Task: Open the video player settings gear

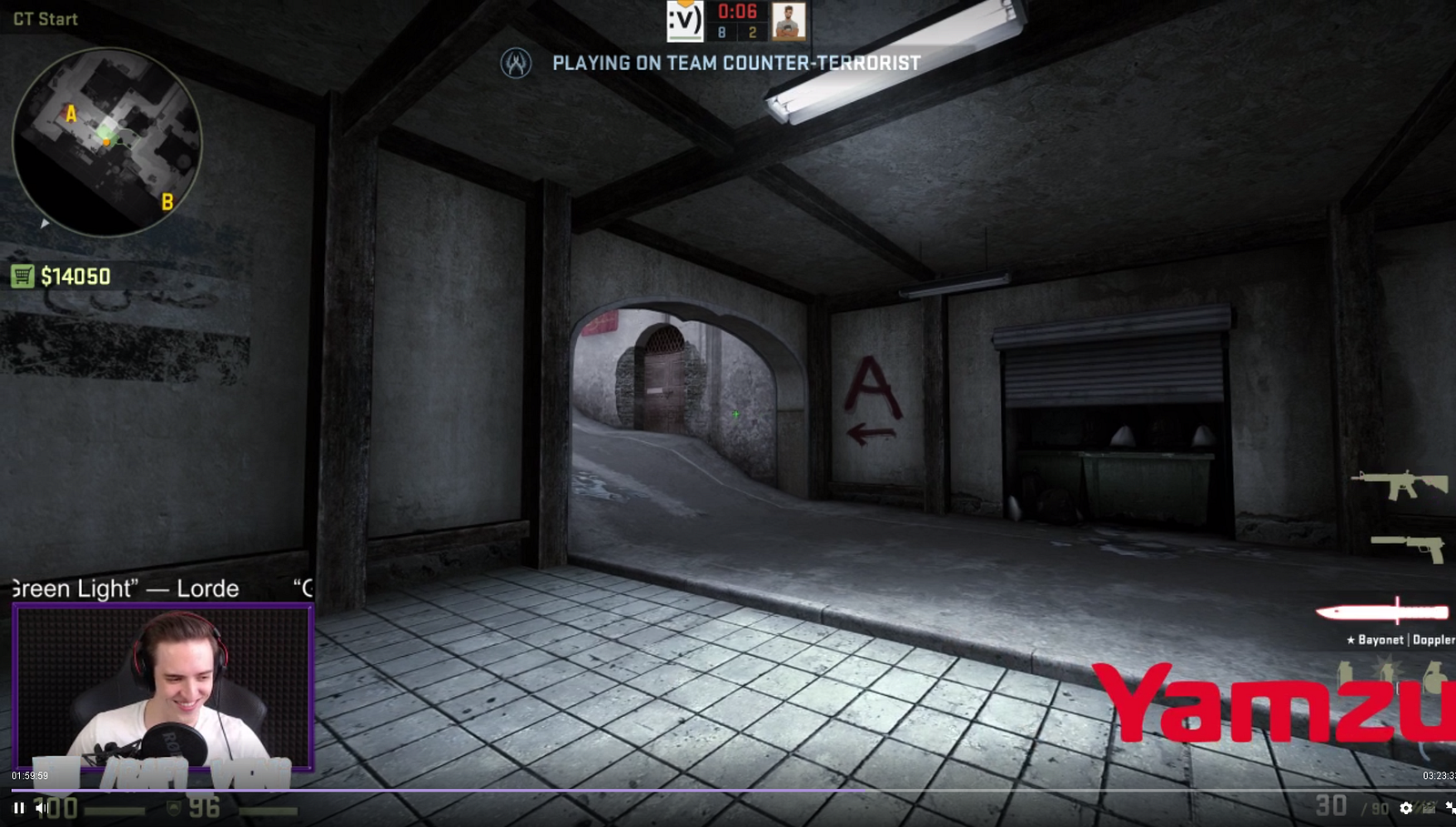Action: pyautogui.click(x=1406, y=808)
